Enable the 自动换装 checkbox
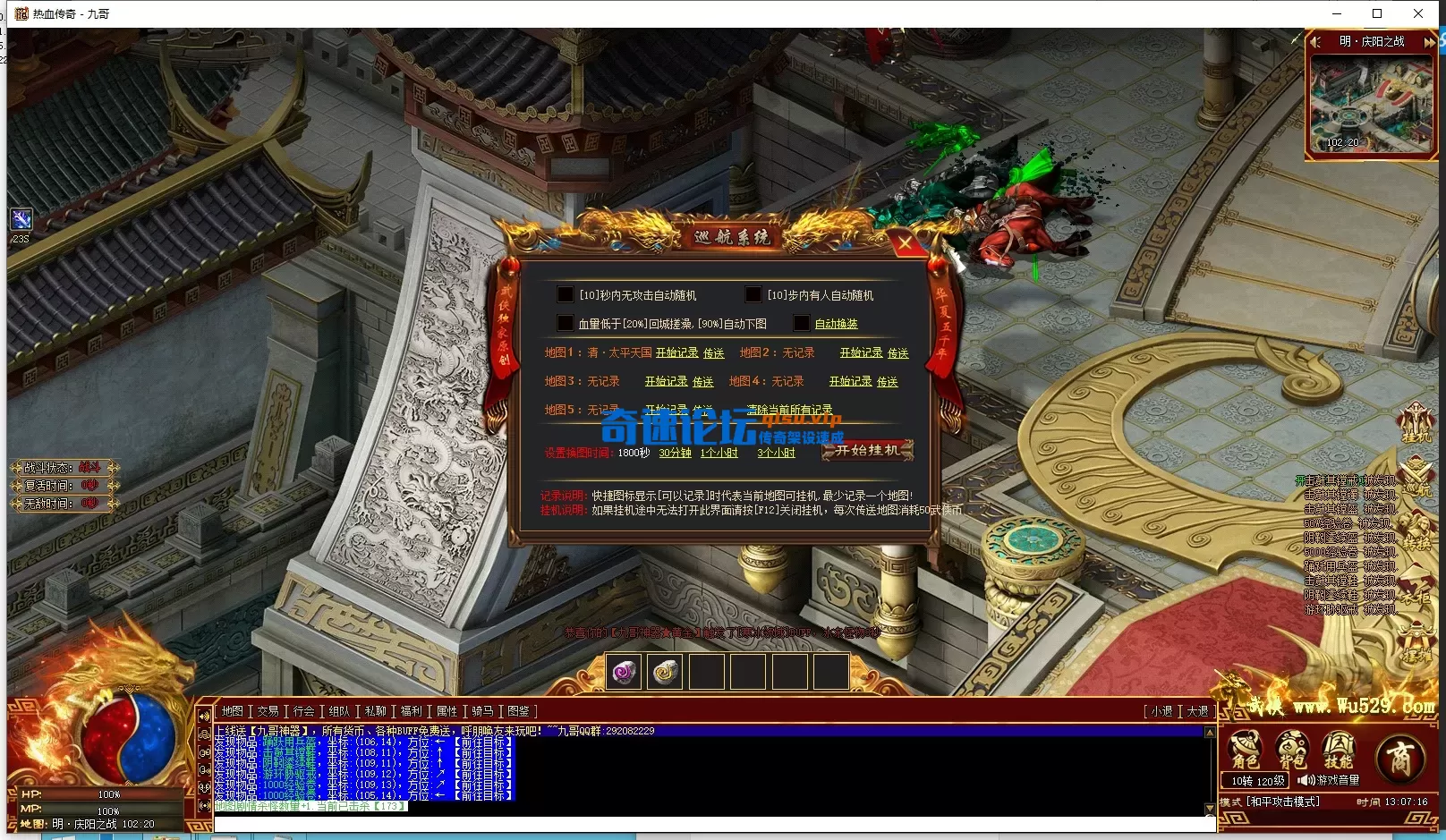This screenshot has height=840, width=1446. click(x=802, y=324)
